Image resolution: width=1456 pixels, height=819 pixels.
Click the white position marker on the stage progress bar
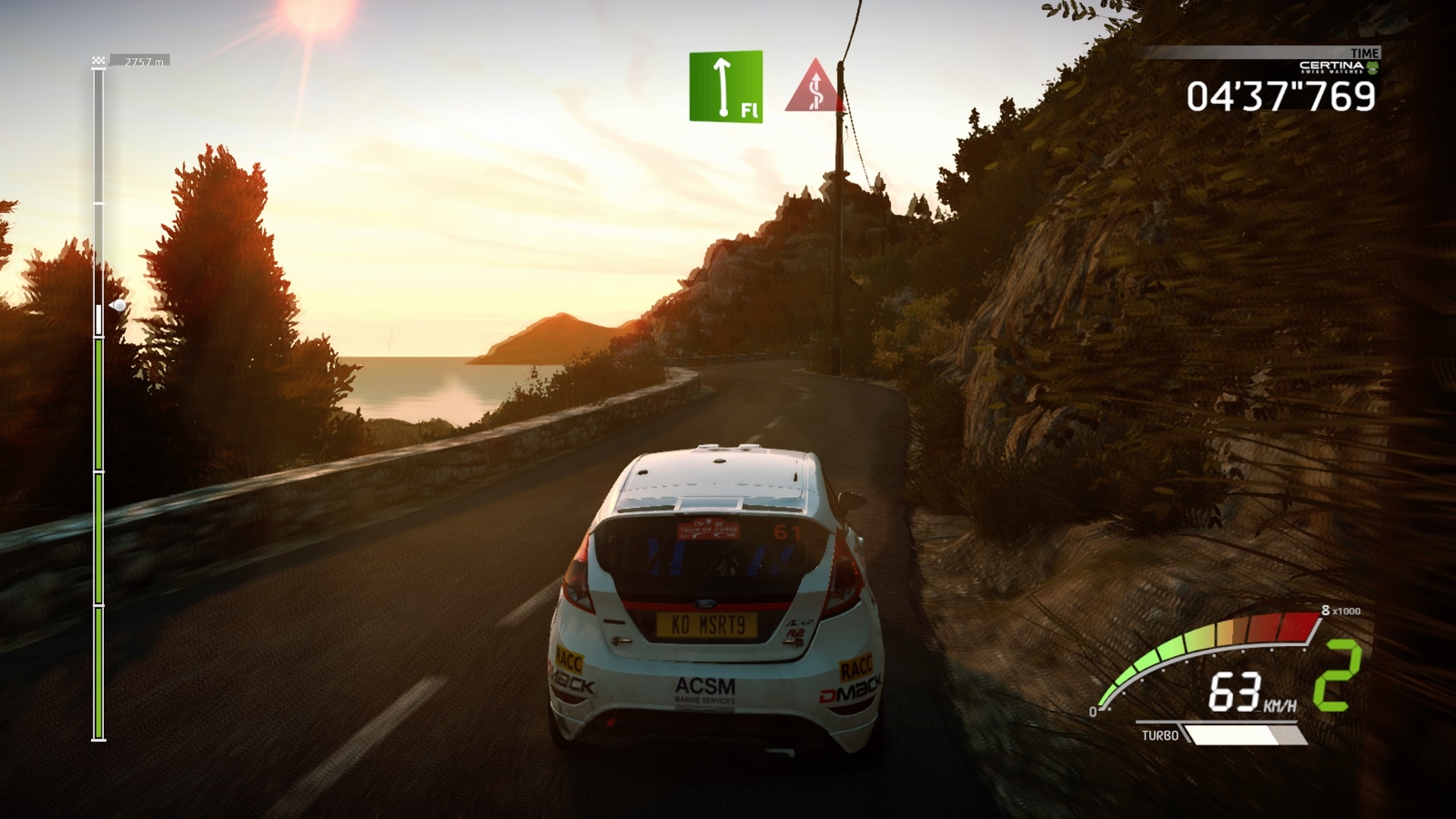[118, 306]
